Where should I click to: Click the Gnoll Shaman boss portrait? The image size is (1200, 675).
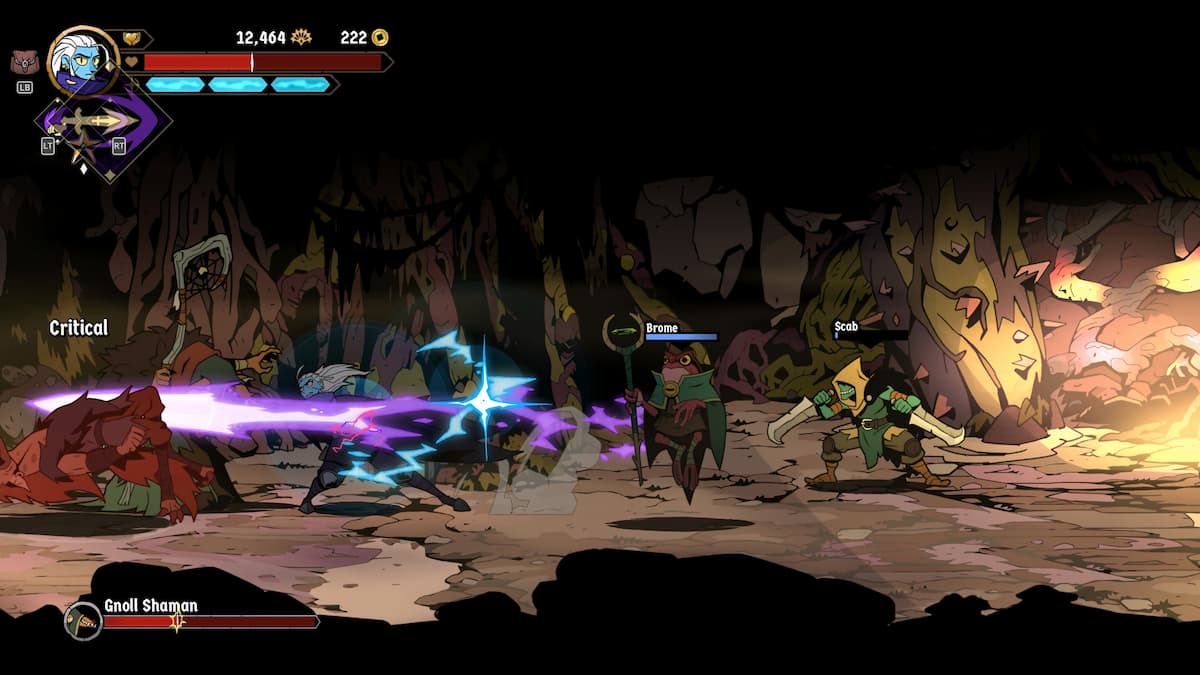(83, 621)
